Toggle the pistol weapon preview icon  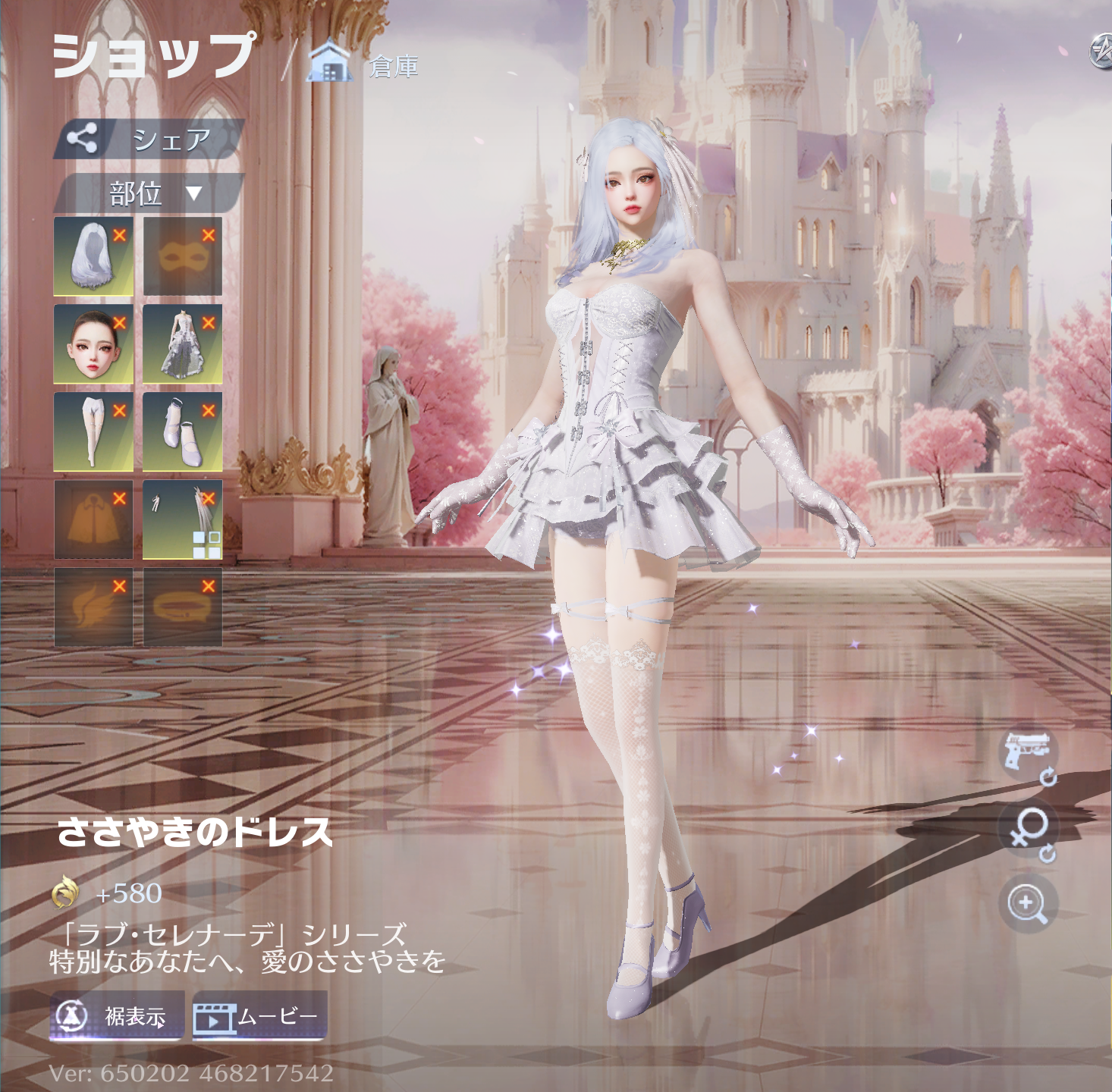(1028, 753)
